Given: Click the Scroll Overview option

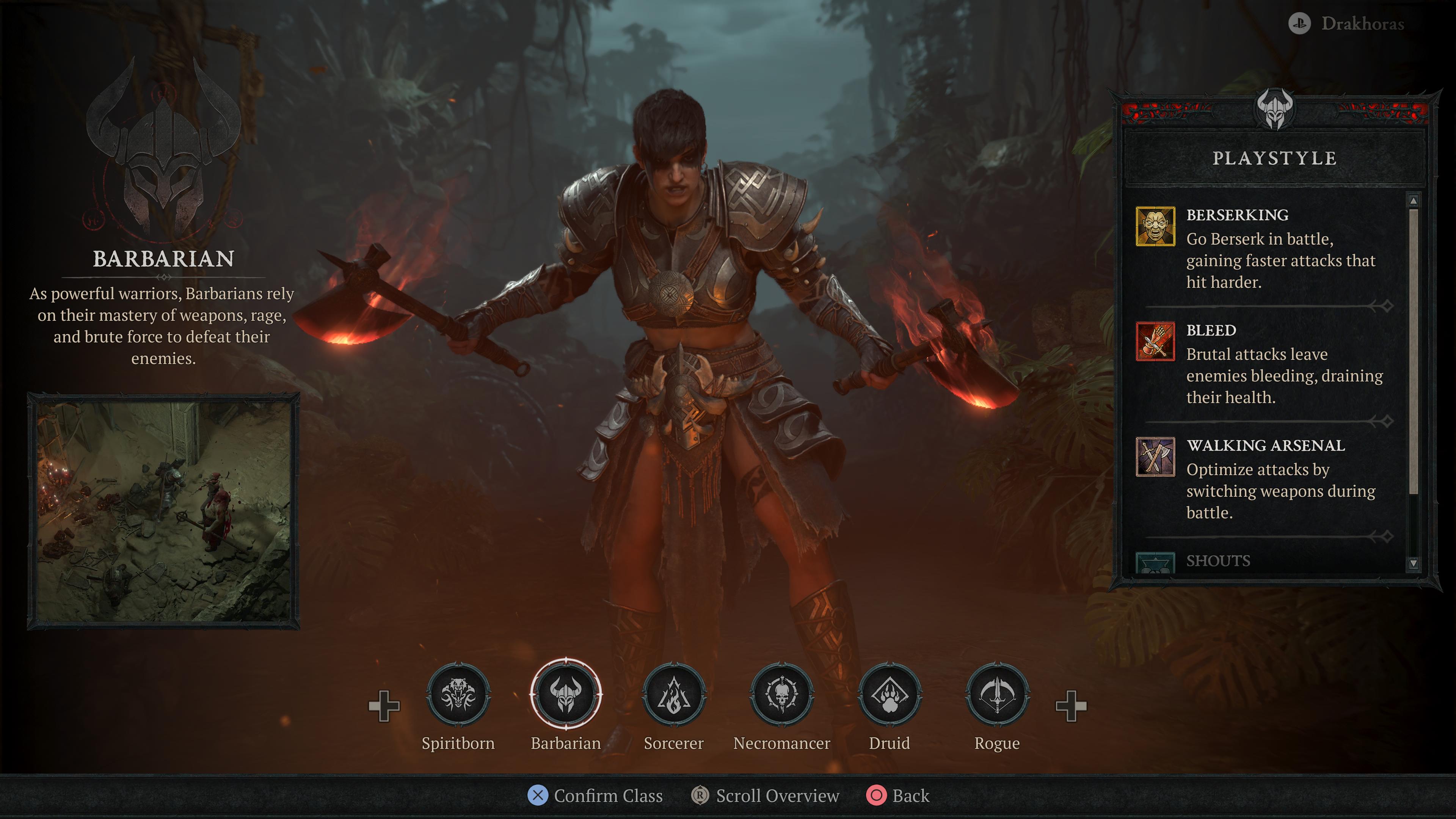Looking at the screenshot, I should [x=765, y=796].
